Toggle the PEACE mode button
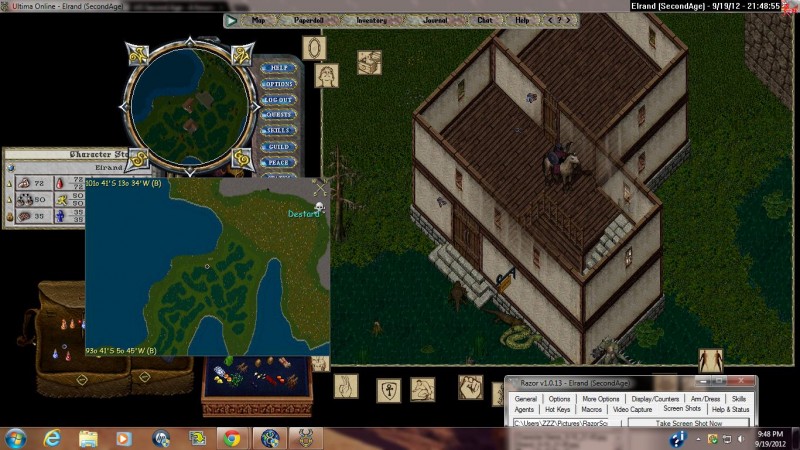 tap(279, 162)
